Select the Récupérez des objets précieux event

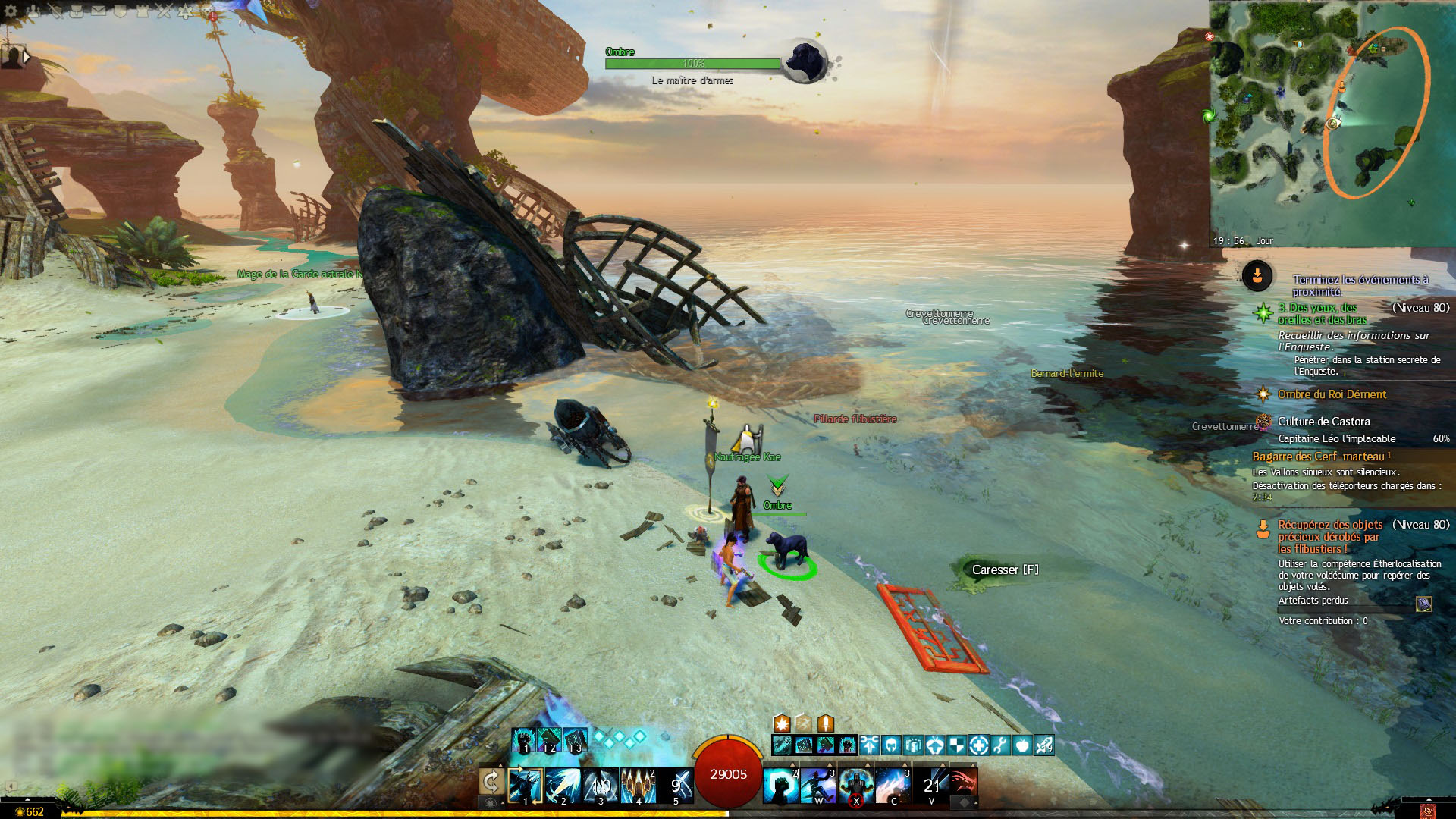point(1330,536)
